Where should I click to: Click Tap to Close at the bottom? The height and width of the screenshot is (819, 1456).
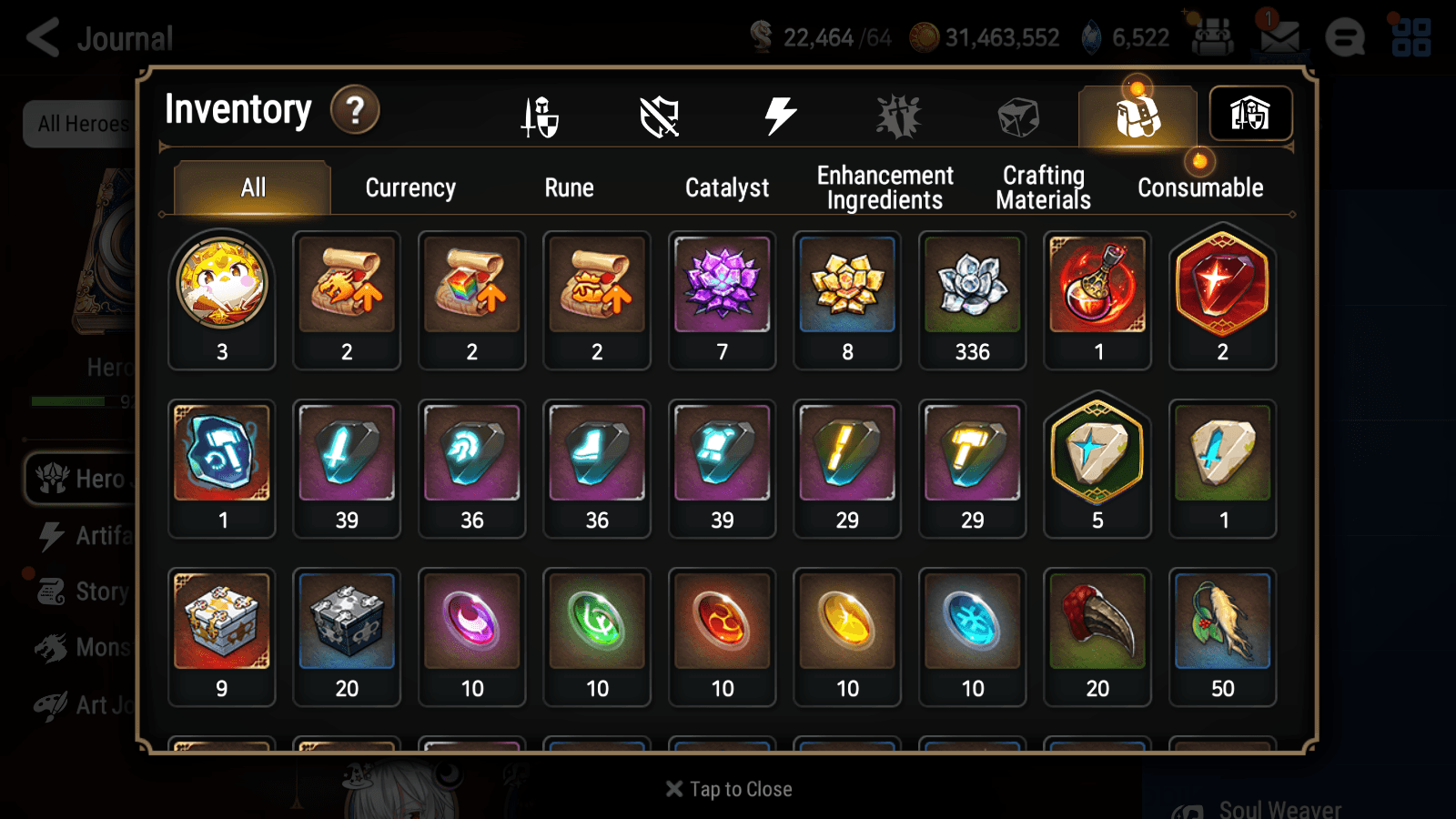[x=727, y=788]
